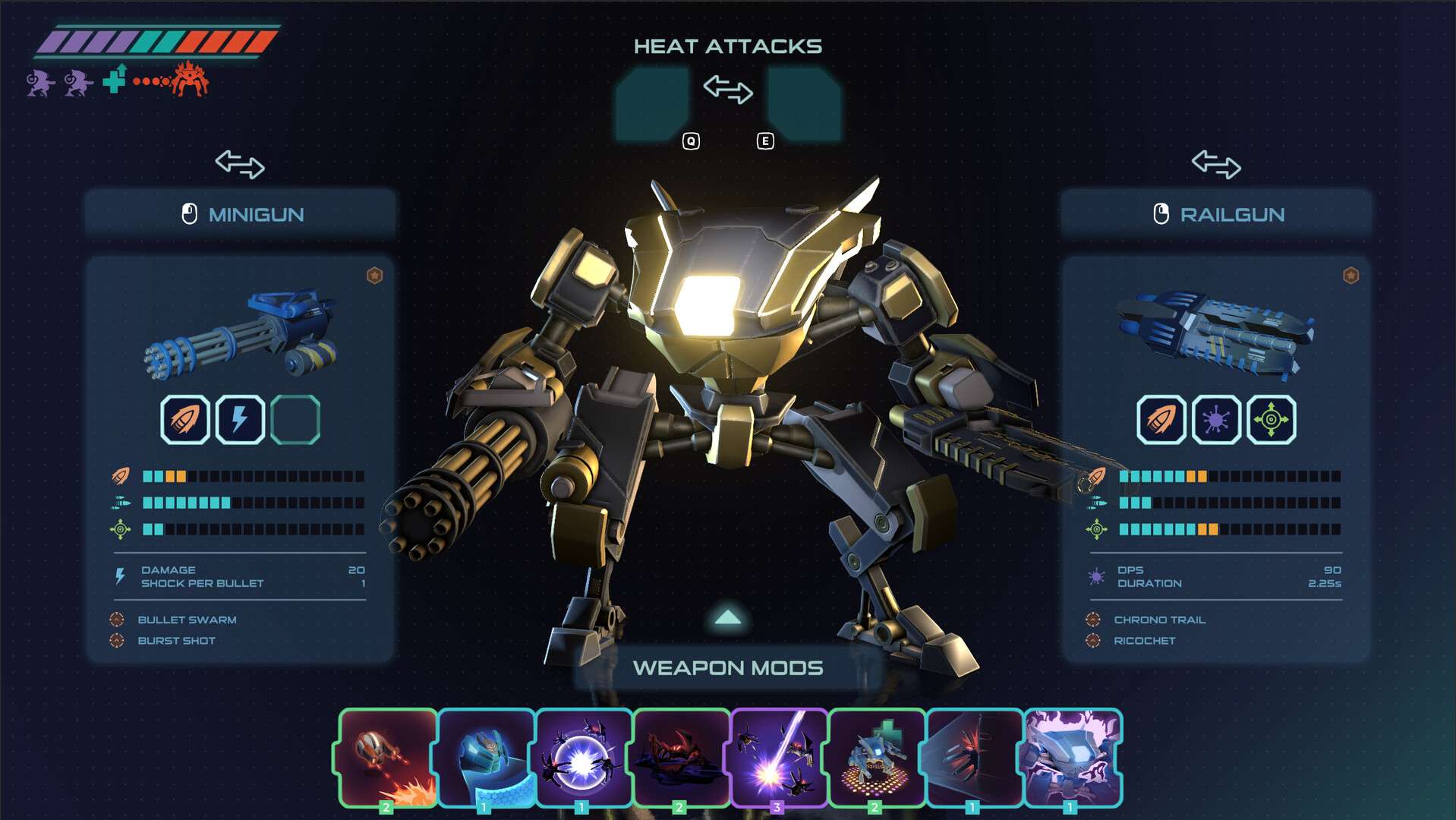Pick the rocket explosion mod card
Image resolution: width=1456 pixels, height=820 pixels.
tap(388, 757)
